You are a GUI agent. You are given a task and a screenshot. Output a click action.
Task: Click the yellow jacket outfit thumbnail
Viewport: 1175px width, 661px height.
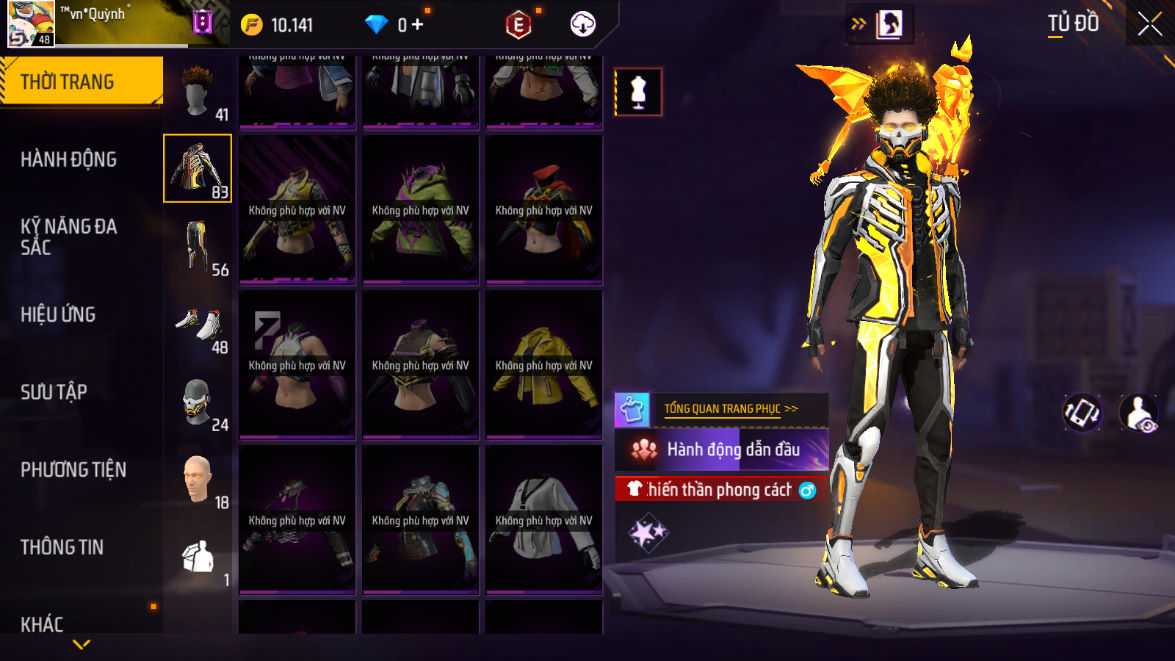point(544,363)
